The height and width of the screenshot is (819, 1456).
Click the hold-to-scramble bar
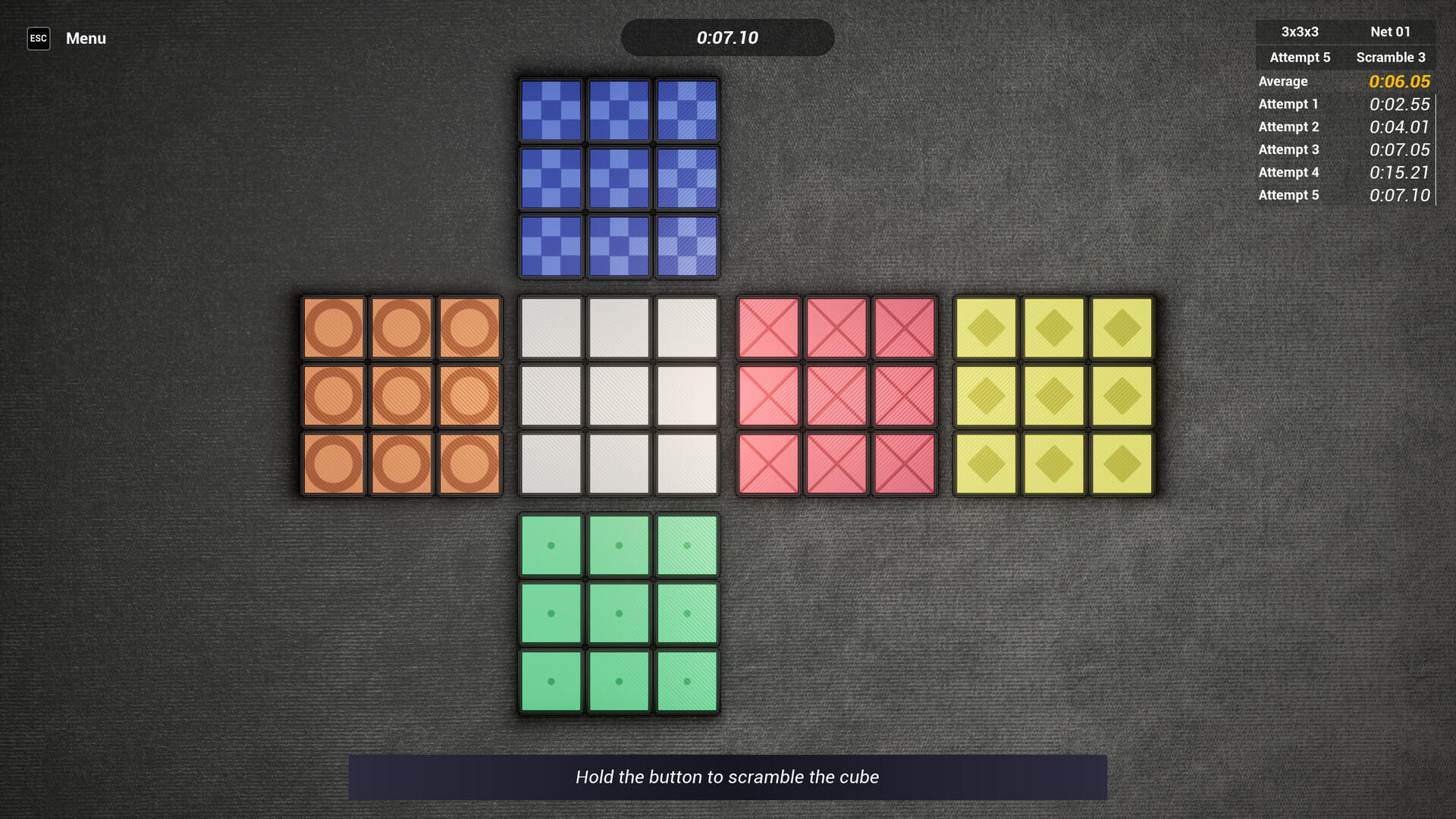728,777
